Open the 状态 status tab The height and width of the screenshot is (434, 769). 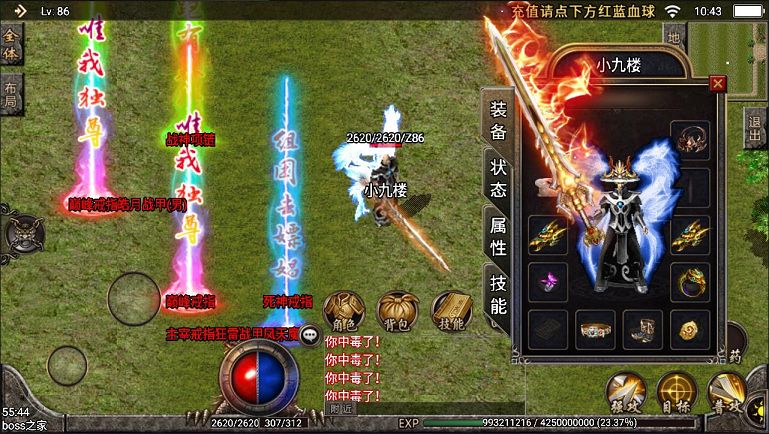pos(497,178)
